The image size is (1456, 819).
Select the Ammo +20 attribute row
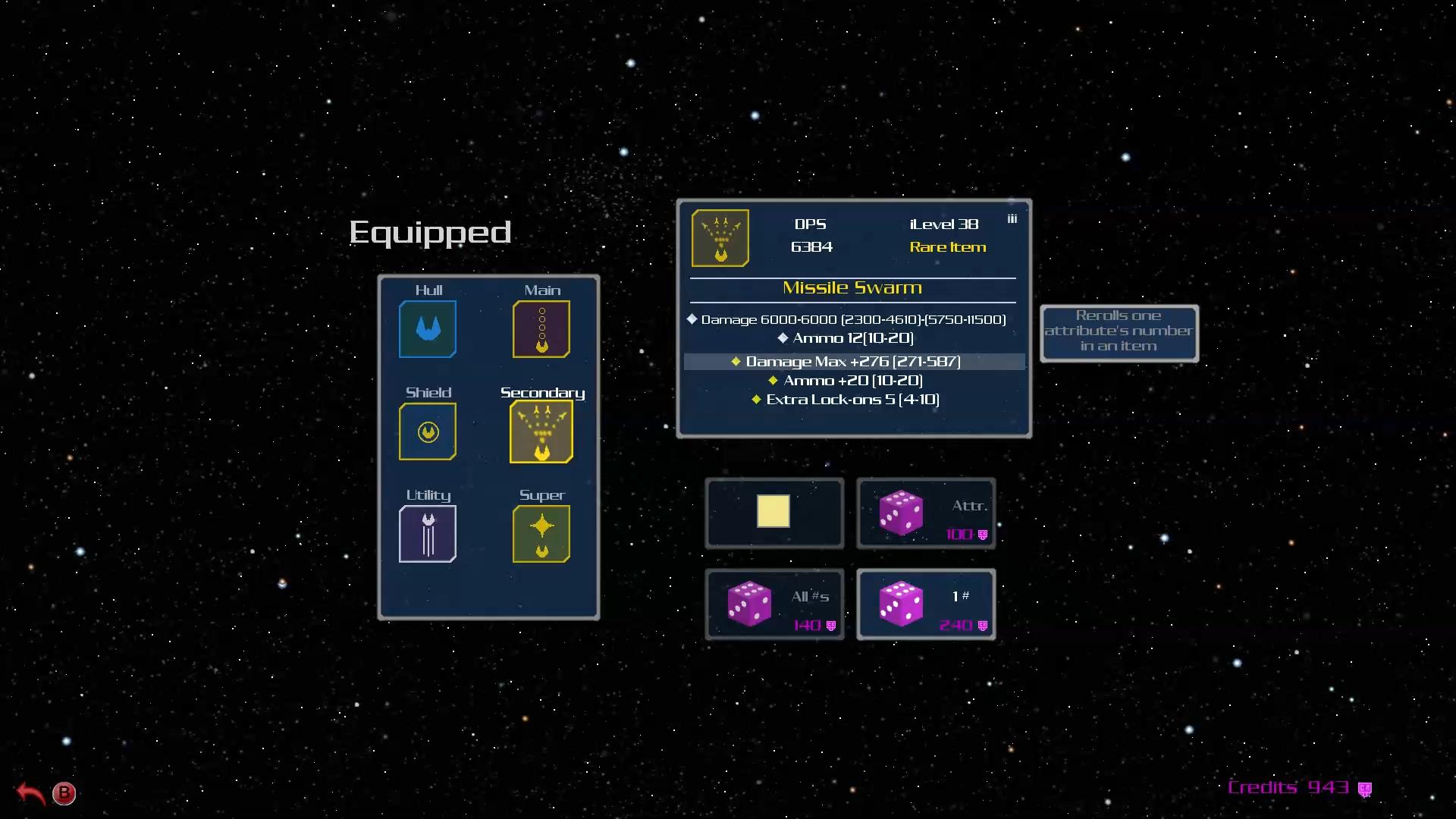(852, 380)
